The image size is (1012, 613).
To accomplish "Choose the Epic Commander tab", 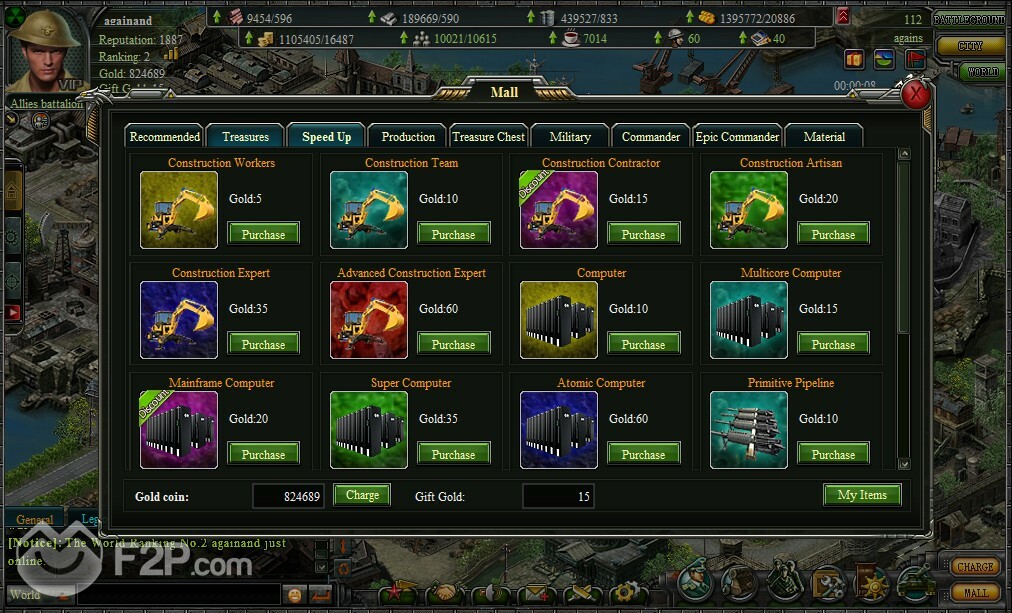I will pyautogui.click(x=737, y=137).
